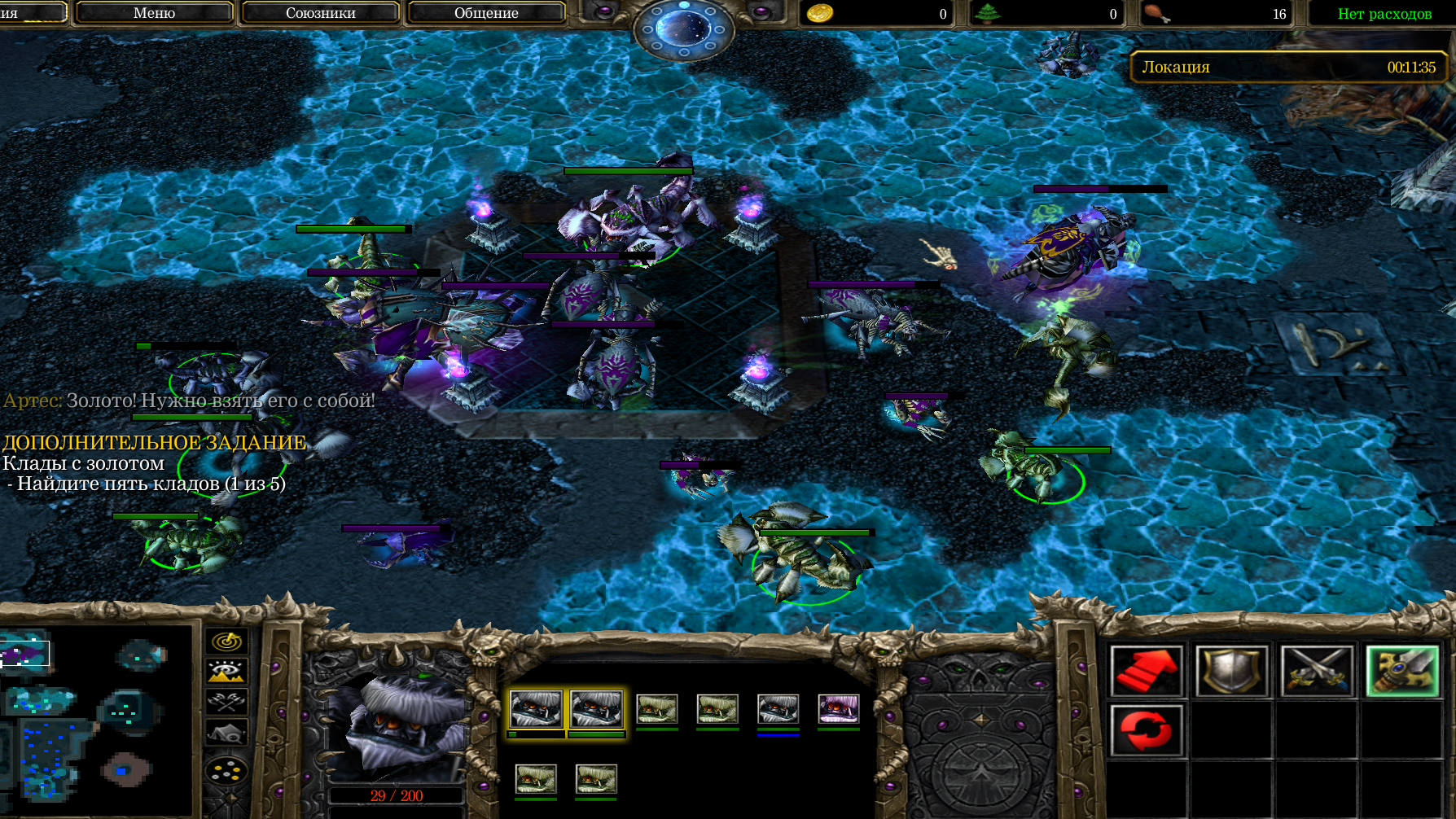Screen dimensions: 1456x819
Task: Choose the crossed swords command icon
Action: coord(1317,671)
